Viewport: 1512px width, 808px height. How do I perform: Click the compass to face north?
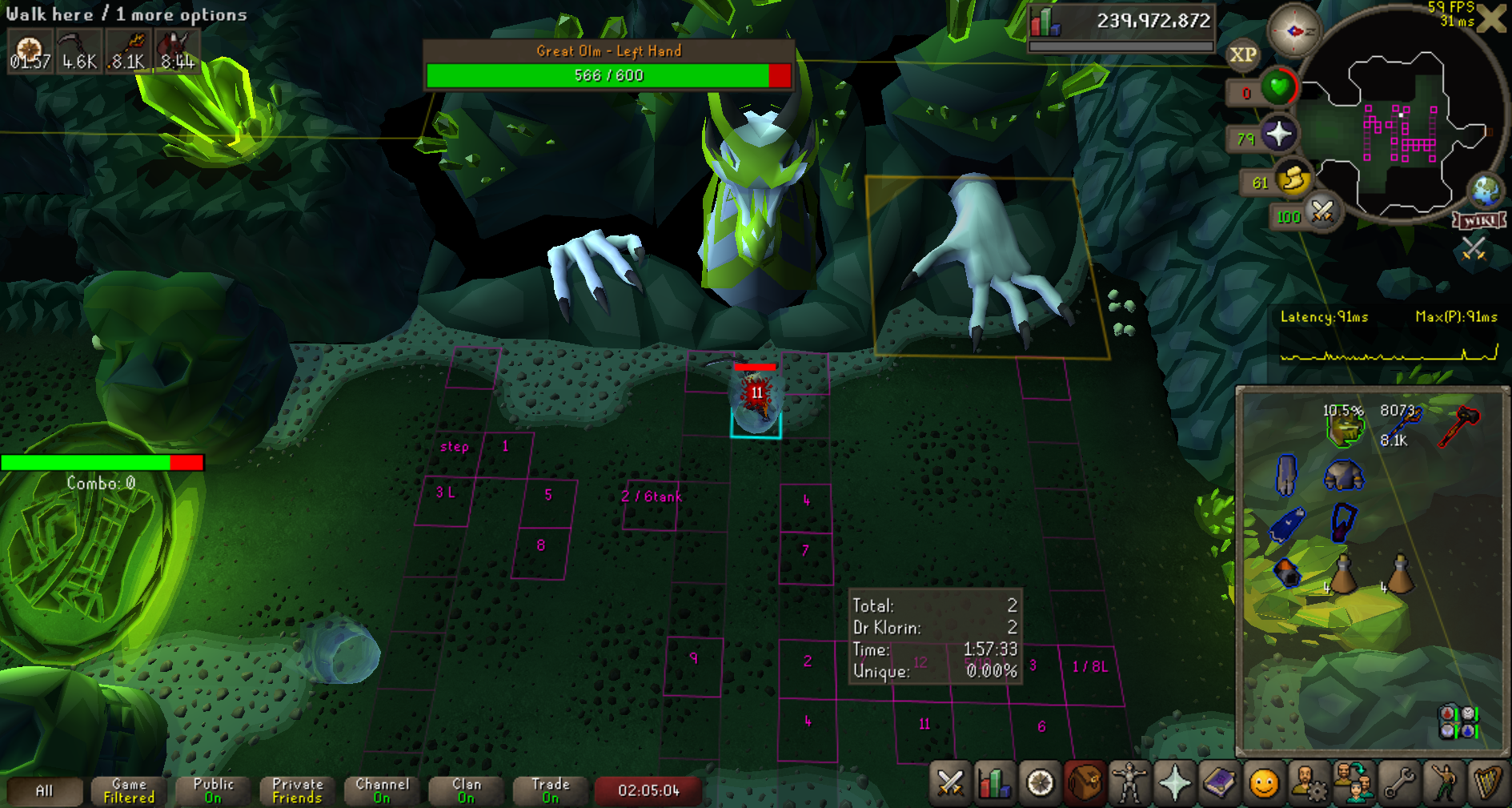[x=1294, y=31]
